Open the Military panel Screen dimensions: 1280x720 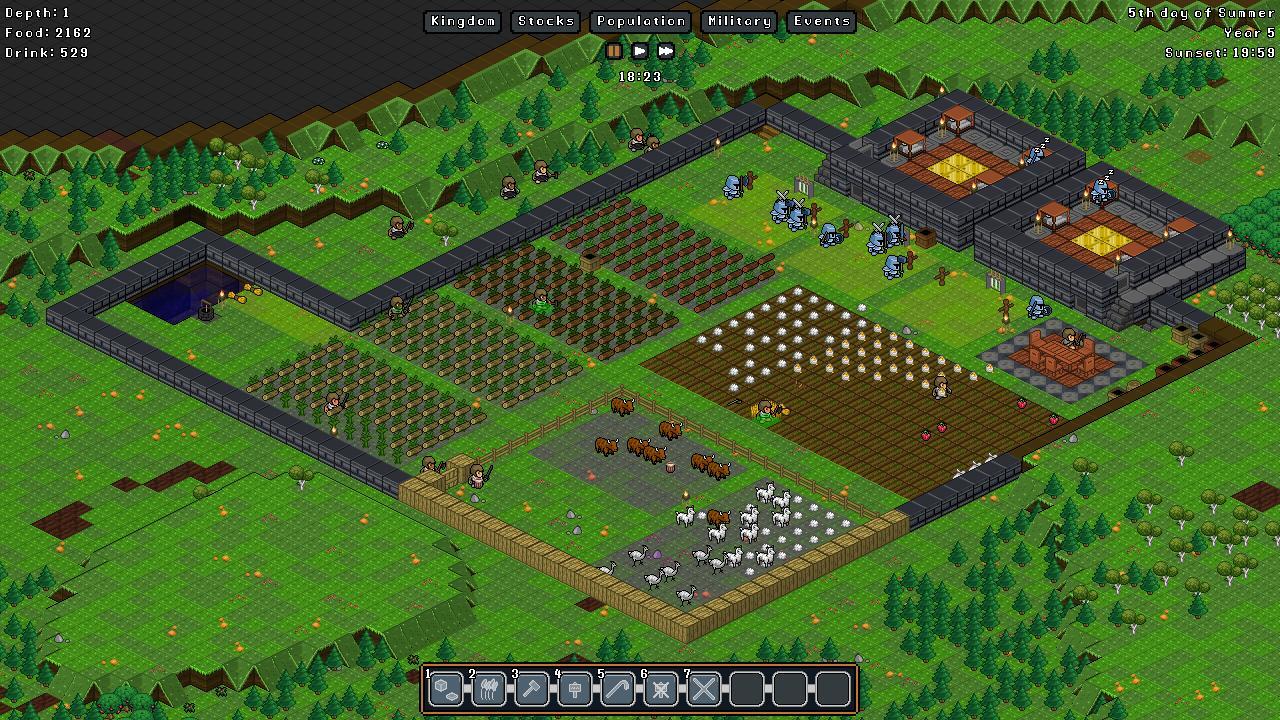(738, 21)
